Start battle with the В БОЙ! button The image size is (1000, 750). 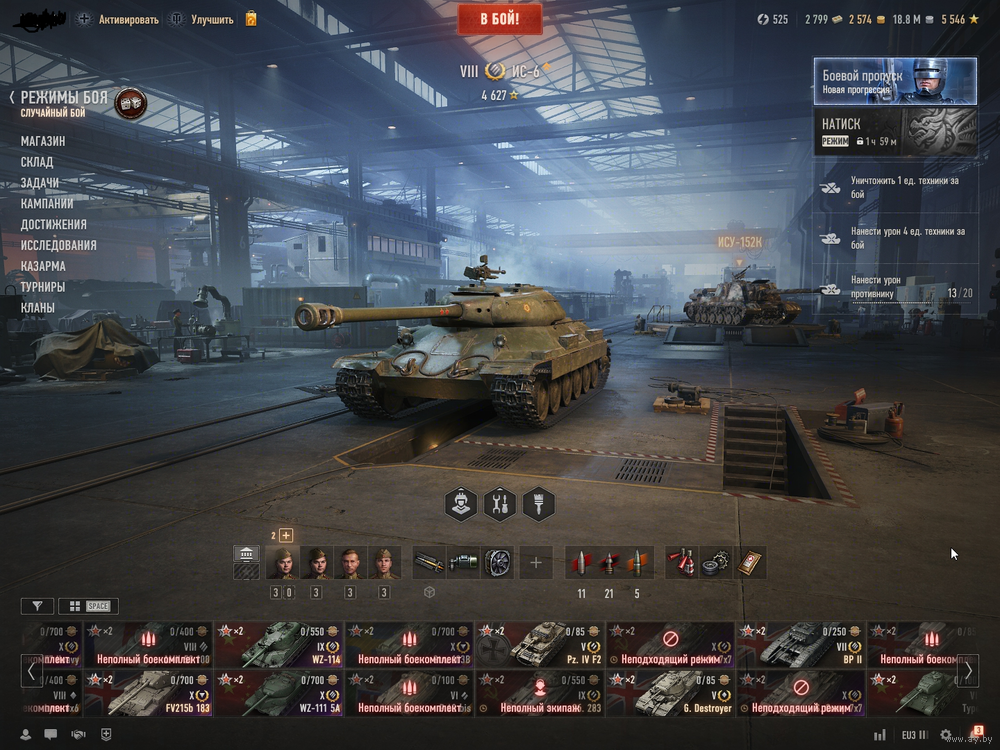click(500, 19)
